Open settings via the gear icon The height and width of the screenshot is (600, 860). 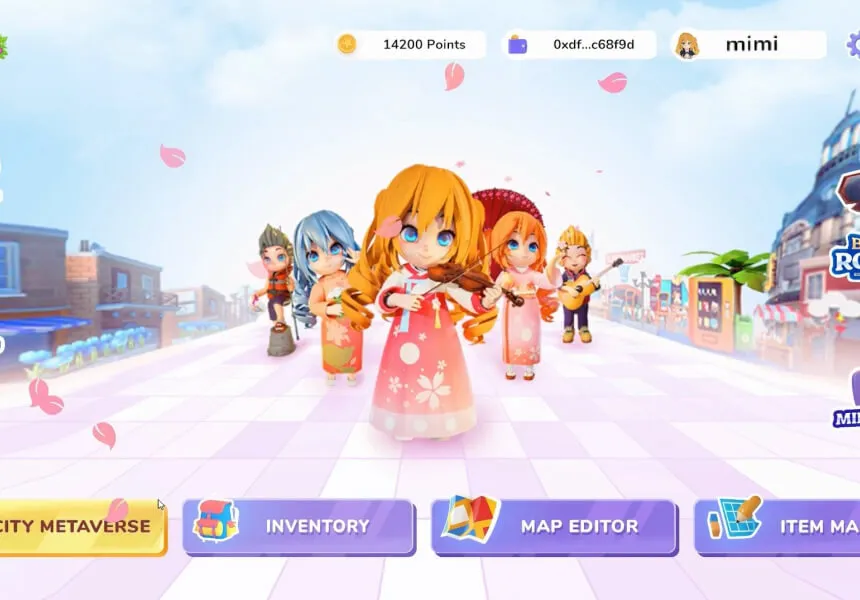(x=853, y=44)
